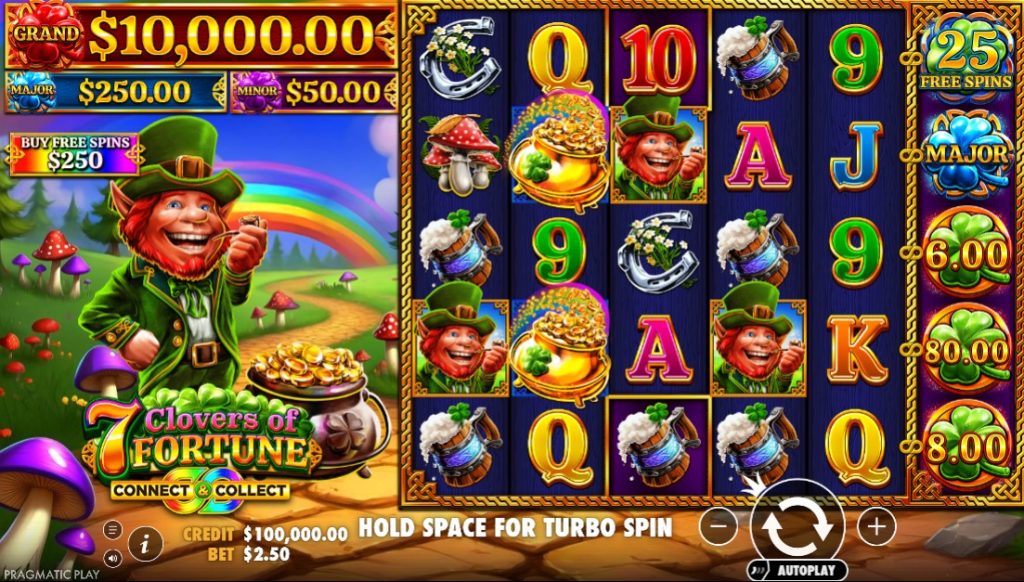Toggle the sound speaker icon
Viewport: 1024px width, 582px height.
coord(112,558)
